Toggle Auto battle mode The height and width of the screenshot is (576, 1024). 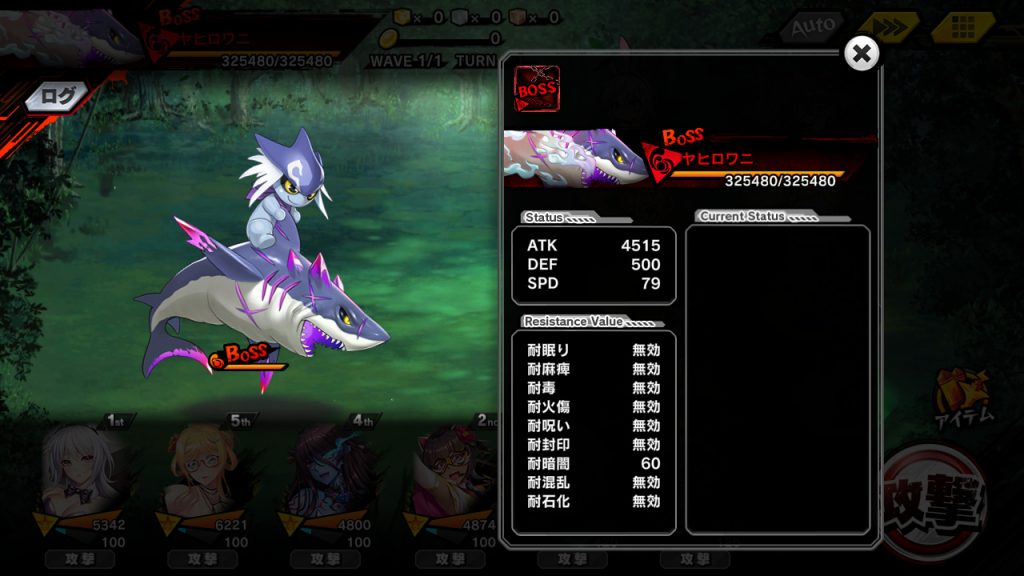812,27
